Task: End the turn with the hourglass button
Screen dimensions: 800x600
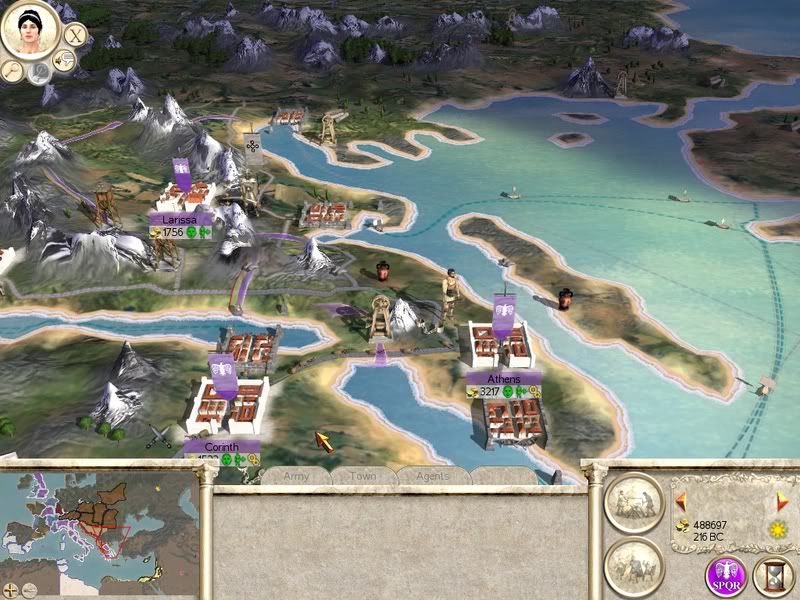Action: (773, 577)
